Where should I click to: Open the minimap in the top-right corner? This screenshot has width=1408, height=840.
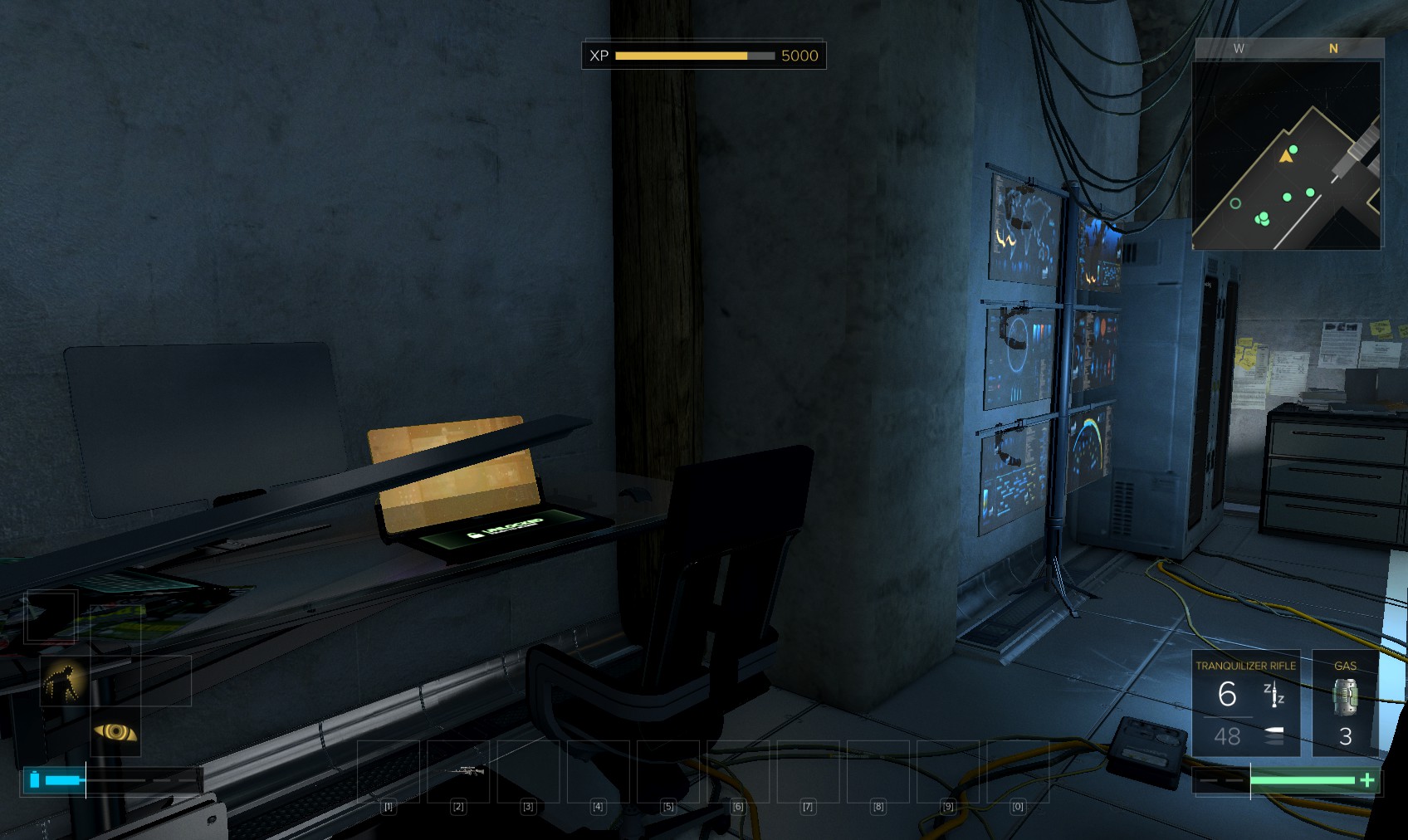tap(1287, 154)
